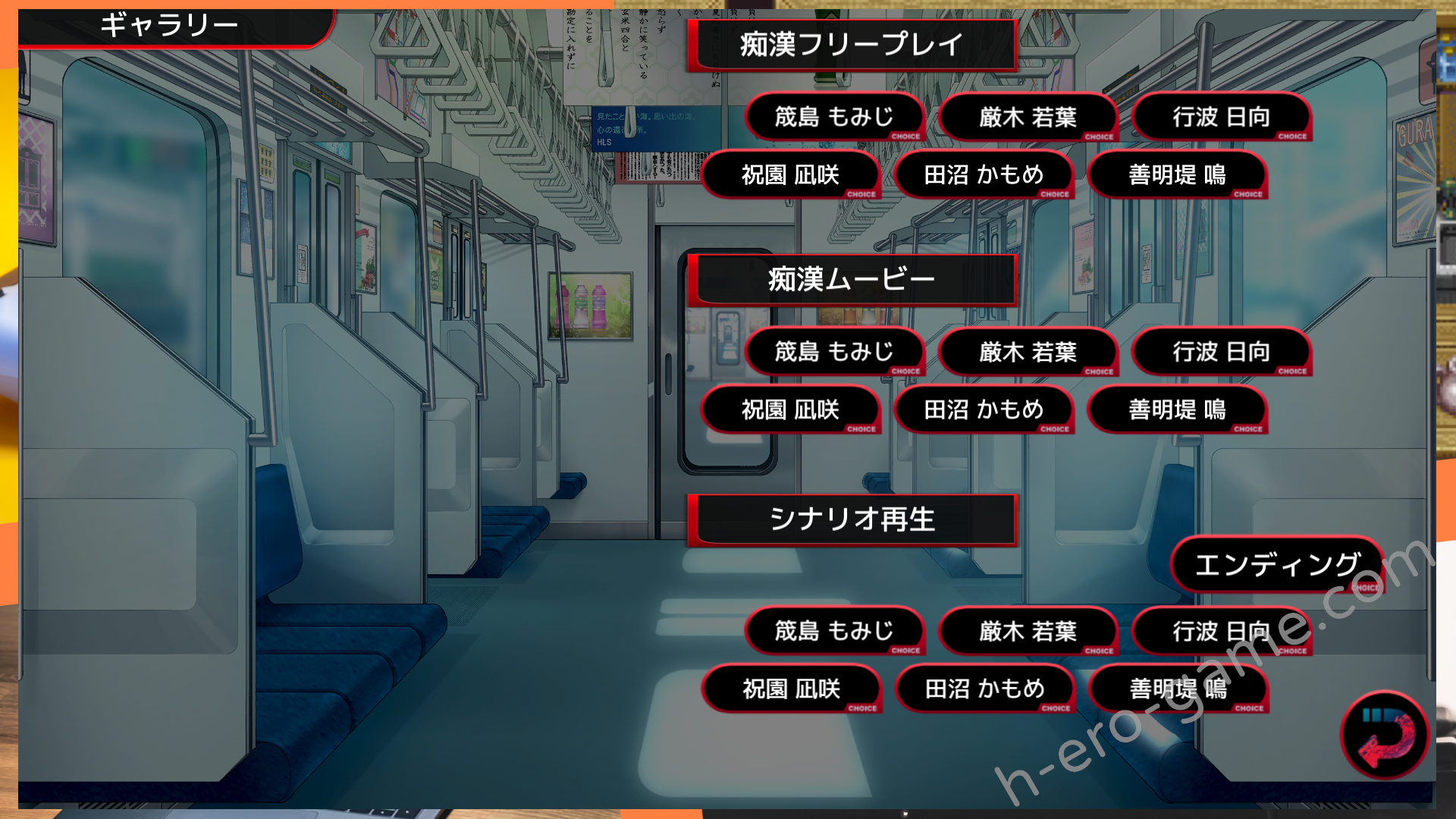
Task: Open 筬島 もみじ in the ムービー section
Action: [834, 352]
